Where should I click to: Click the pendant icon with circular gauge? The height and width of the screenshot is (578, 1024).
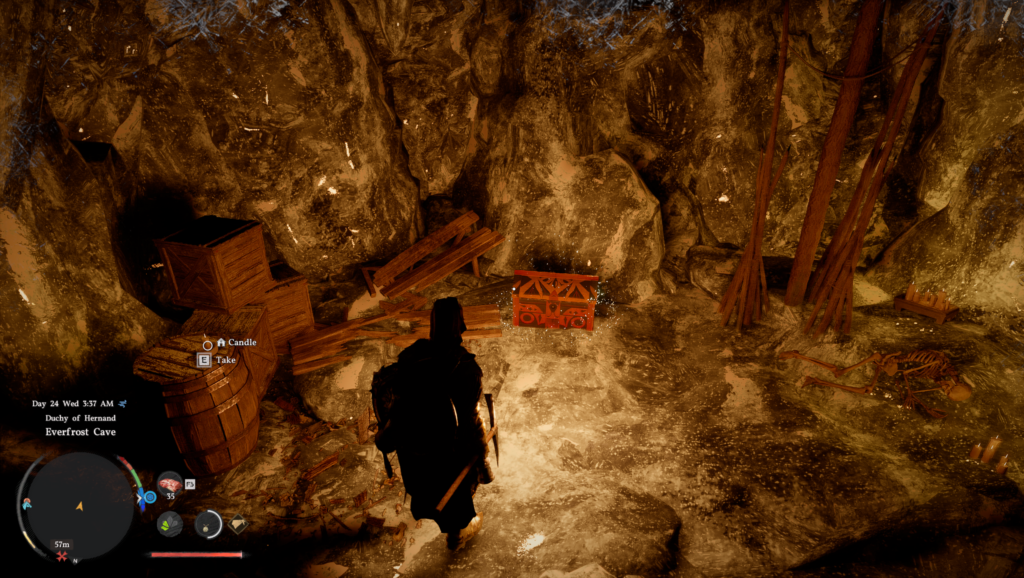[208, 522]
